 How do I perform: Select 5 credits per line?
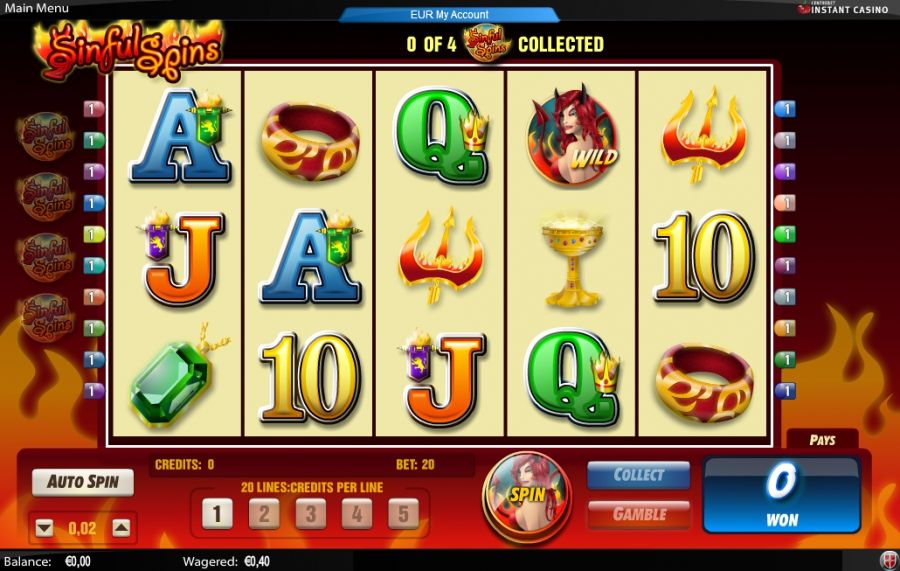point(403,514)
